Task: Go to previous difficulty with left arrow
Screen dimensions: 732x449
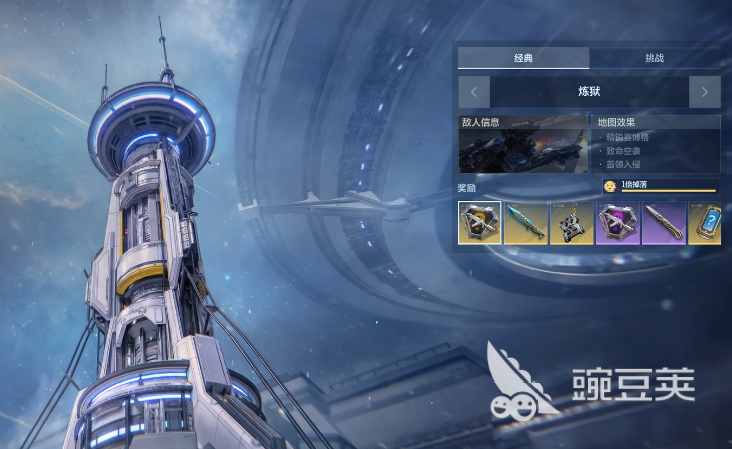Action: [x=474, y=92]
